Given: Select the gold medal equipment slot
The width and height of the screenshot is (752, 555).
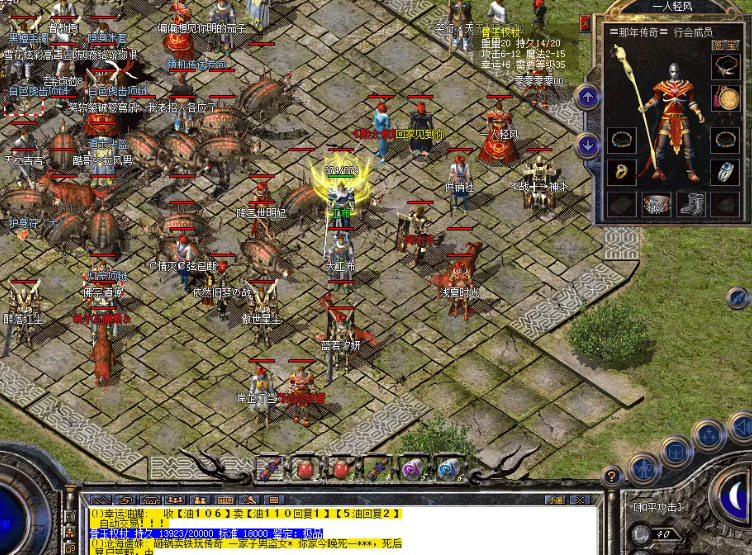Looking at the screenshot, I should point(723,98).
